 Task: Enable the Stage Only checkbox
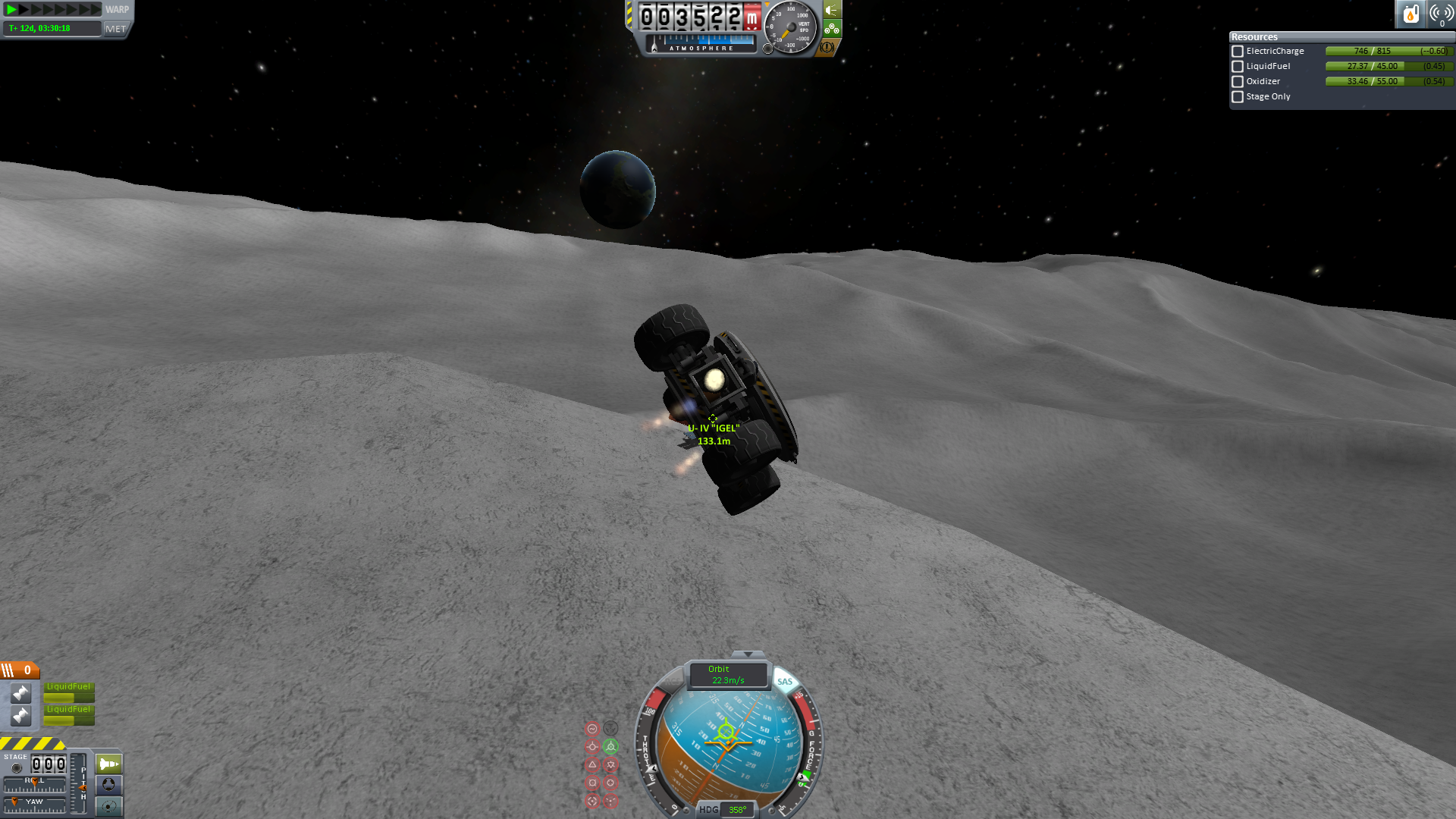[x=1238, y=97]
